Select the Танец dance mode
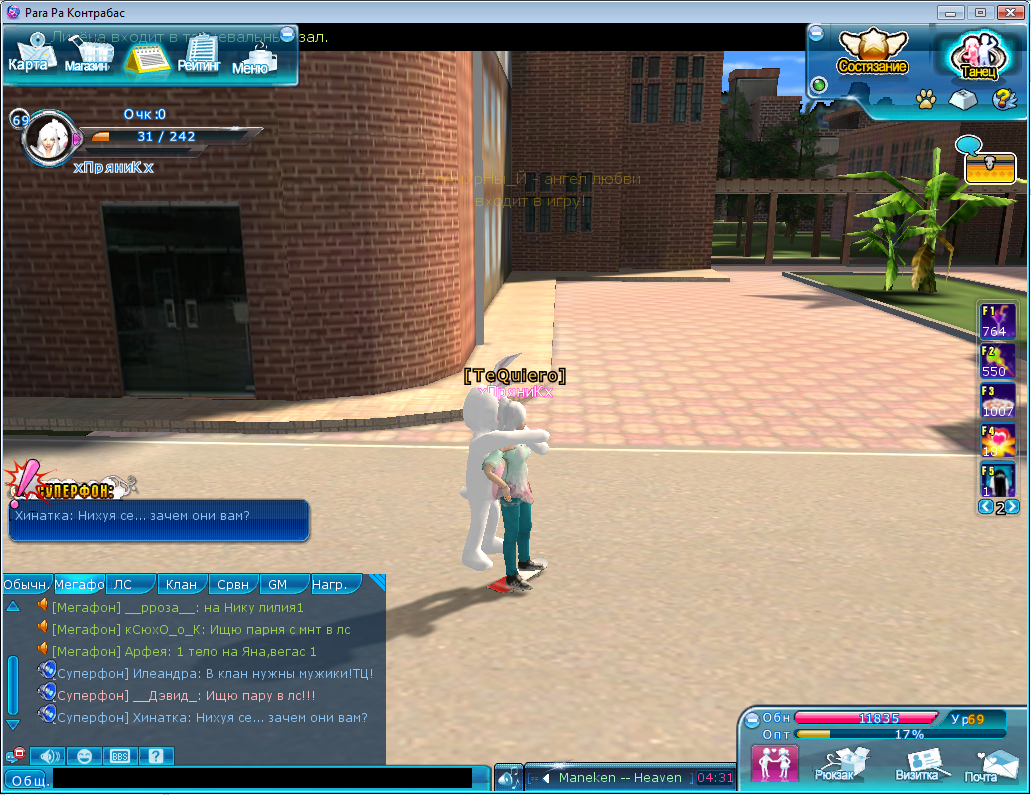1031x795 pixels. (977, 57)
